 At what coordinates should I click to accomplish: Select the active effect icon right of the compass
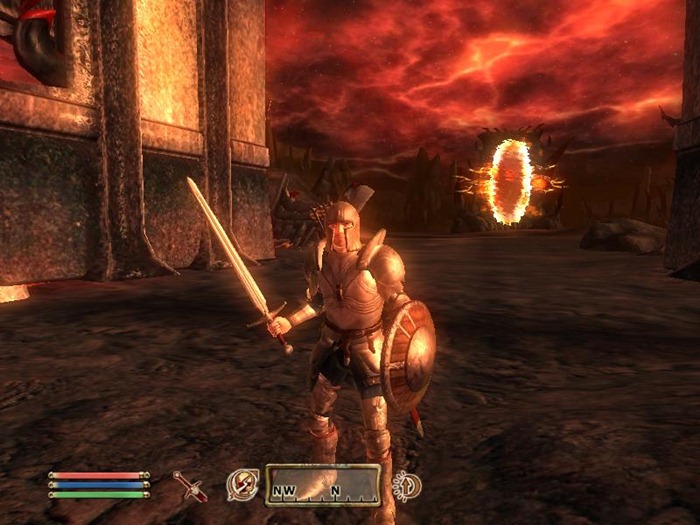(406, 486)
